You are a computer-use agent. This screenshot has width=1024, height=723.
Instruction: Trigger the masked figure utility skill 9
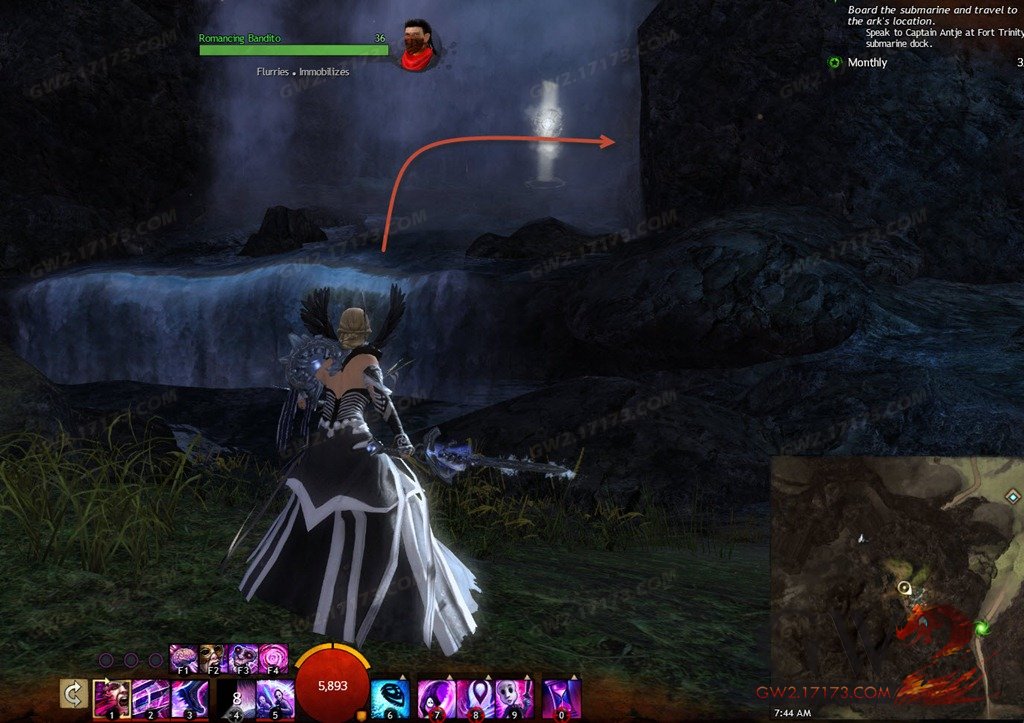click(514, 698)
